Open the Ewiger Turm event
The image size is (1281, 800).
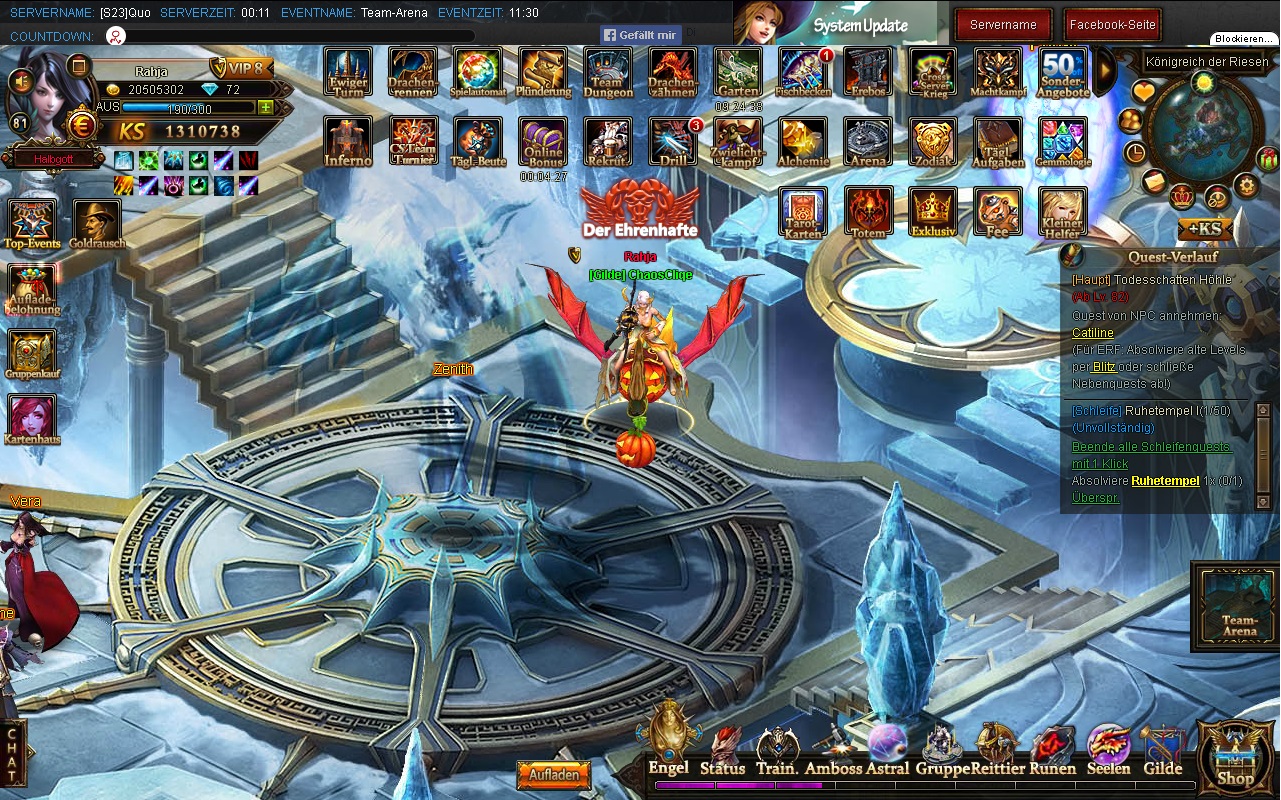coord(348,72)
